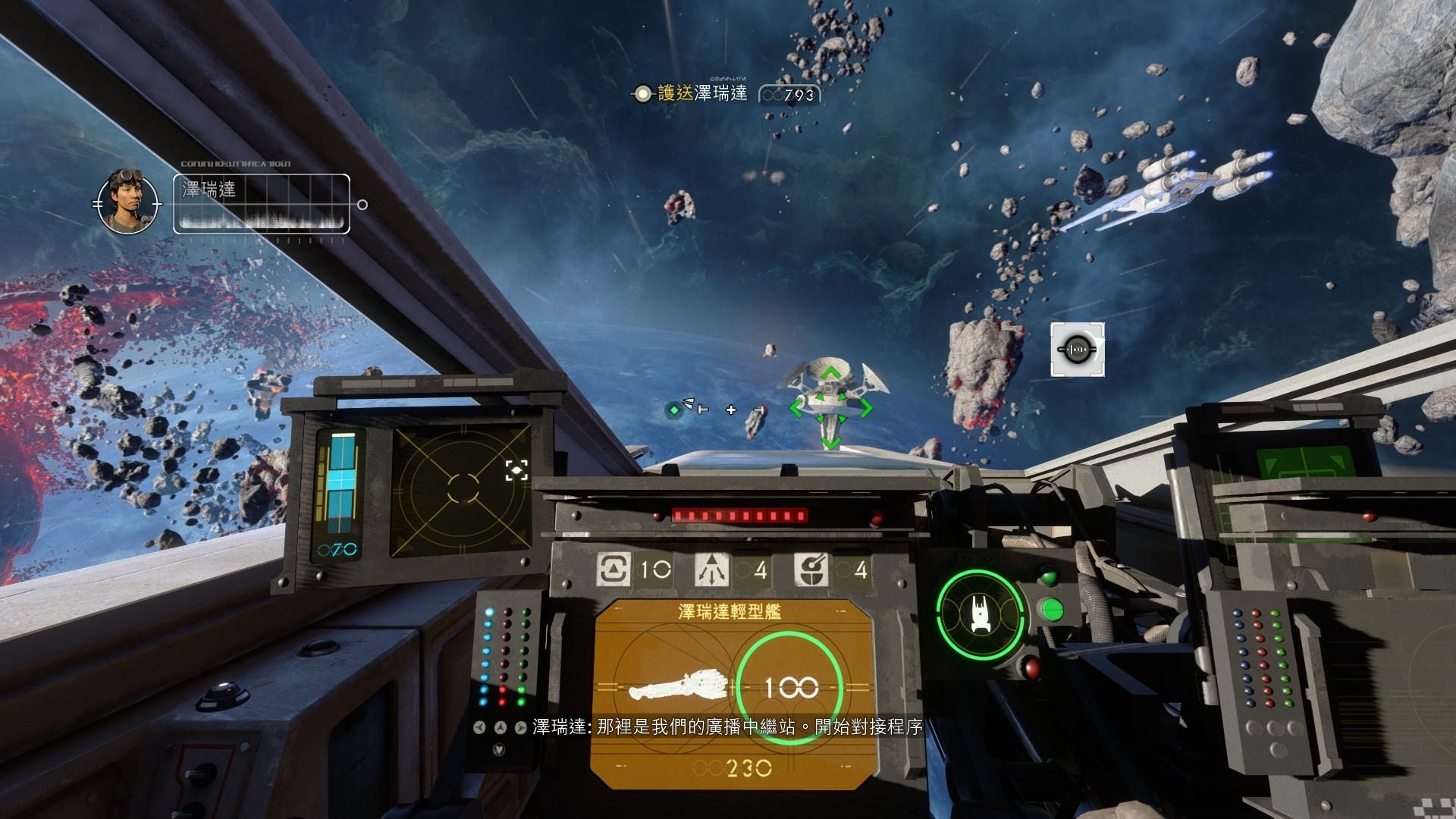Click Zerelda's comm portrait
This screenshot has height=819, width=1456.
pos(127,201)
